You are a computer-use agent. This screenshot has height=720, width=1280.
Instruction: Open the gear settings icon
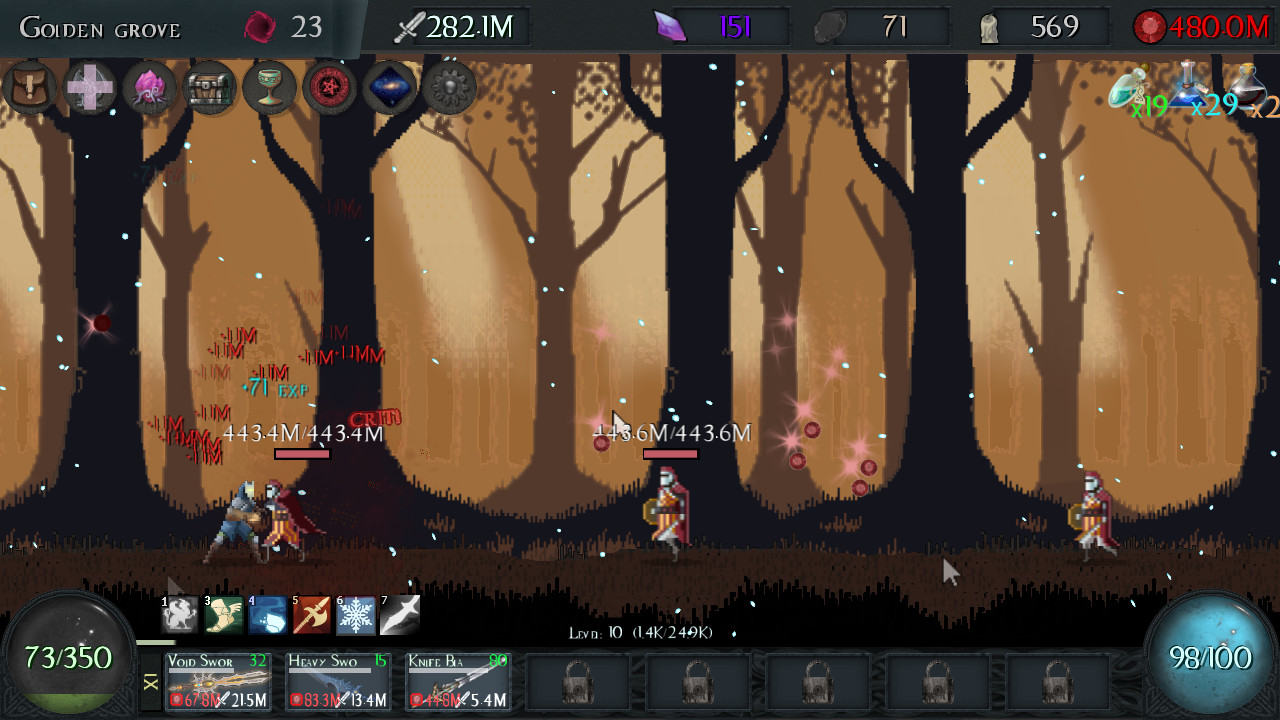[448, 88]
